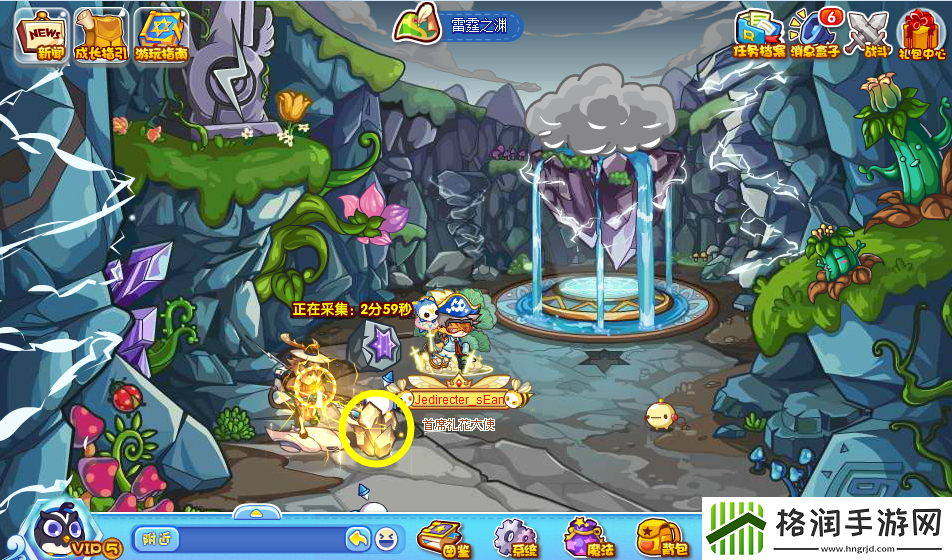Open the emoji face picker
This screenshot has width=952, height=560.
(x=385, y=539)
